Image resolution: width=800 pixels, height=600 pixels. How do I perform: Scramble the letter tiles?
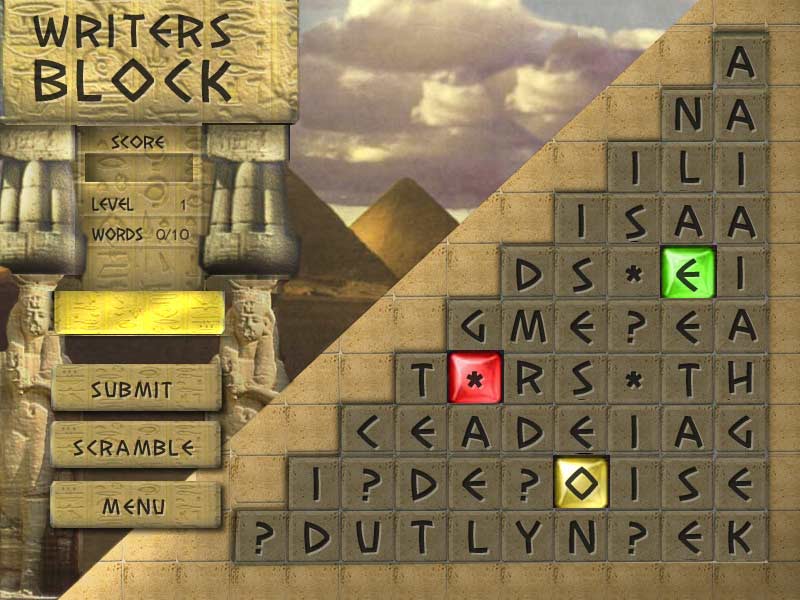135,446
